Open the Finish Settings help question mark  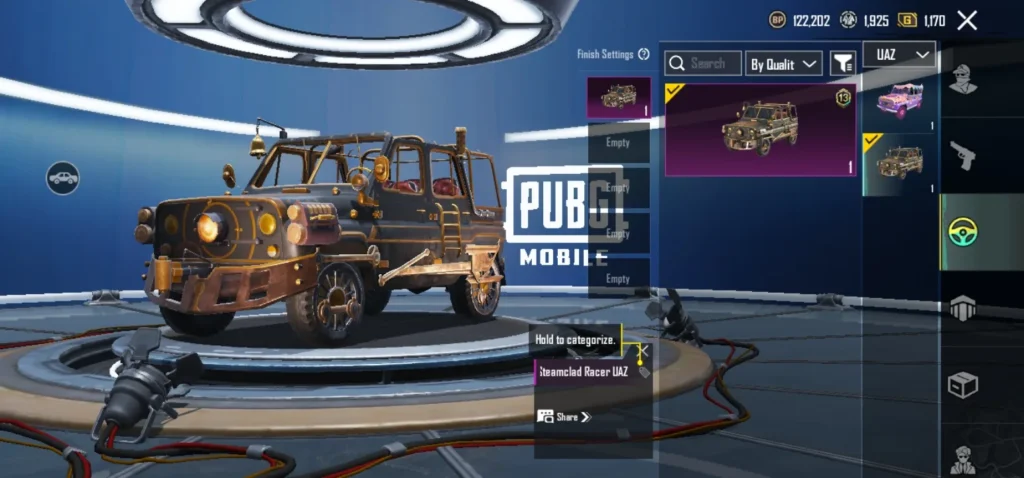point(644,54)
